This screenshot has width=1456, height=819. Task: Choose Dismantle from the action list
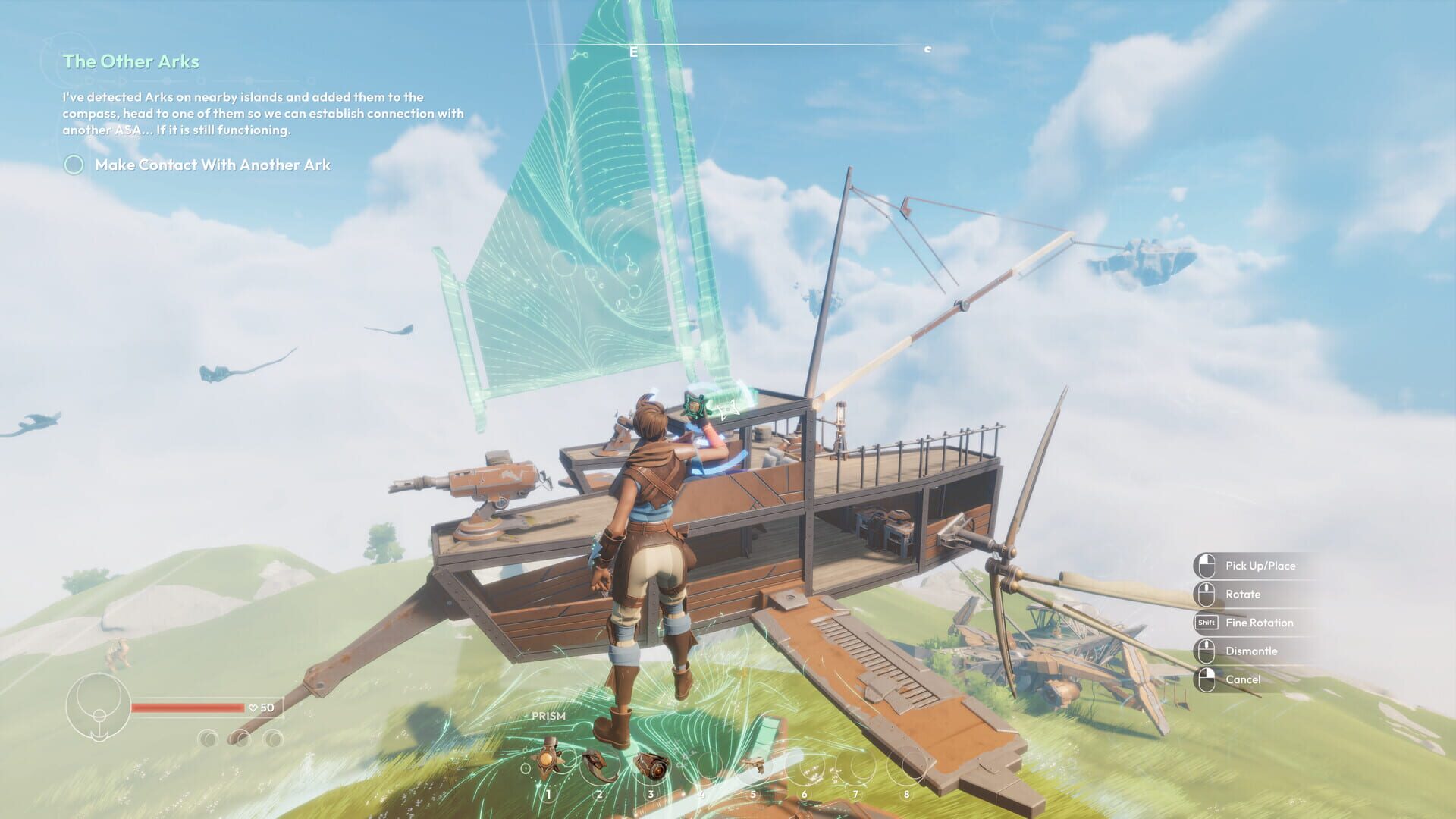1251,651
